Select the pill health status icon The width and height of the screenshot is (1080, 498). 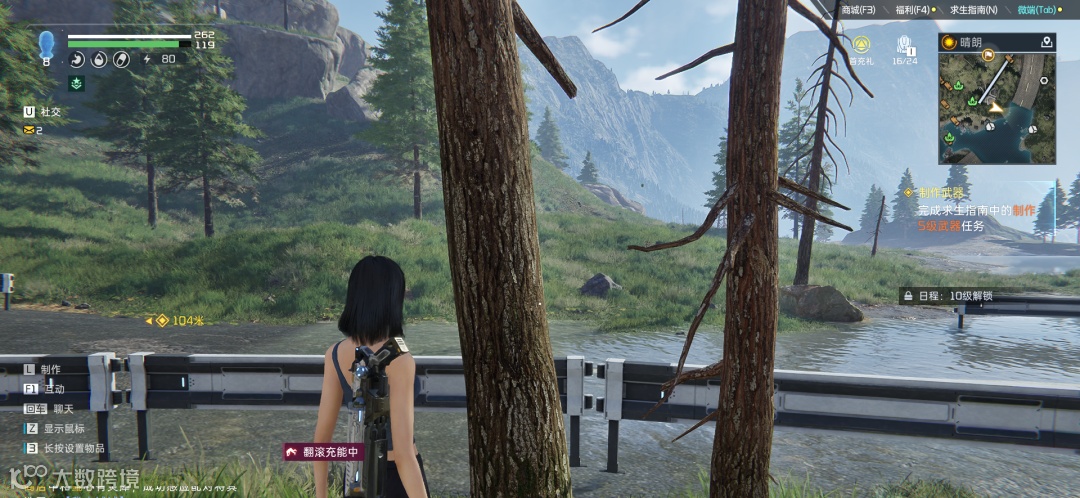(119, 60)
